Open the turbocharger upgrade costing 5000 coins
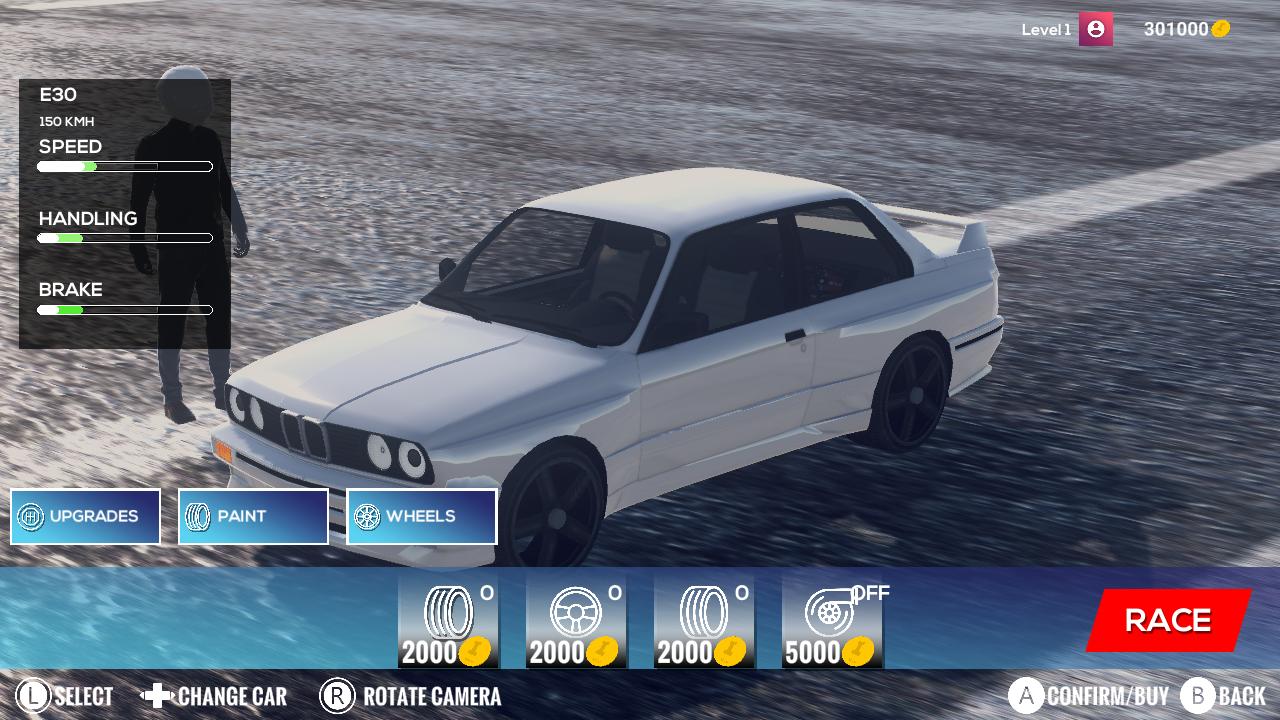The image size is (1280, 720). [x=831, y=620]
